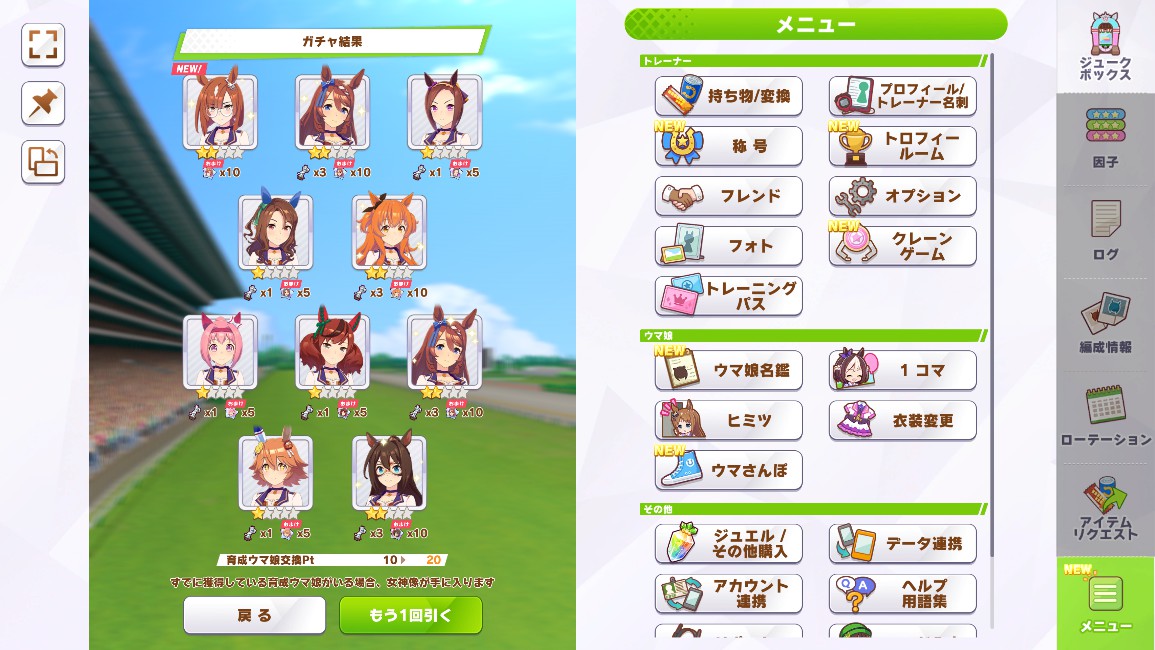Screen dimensions: 1155x650
Task: Open the トレーニングパス training pass
Action: point(729,296)
